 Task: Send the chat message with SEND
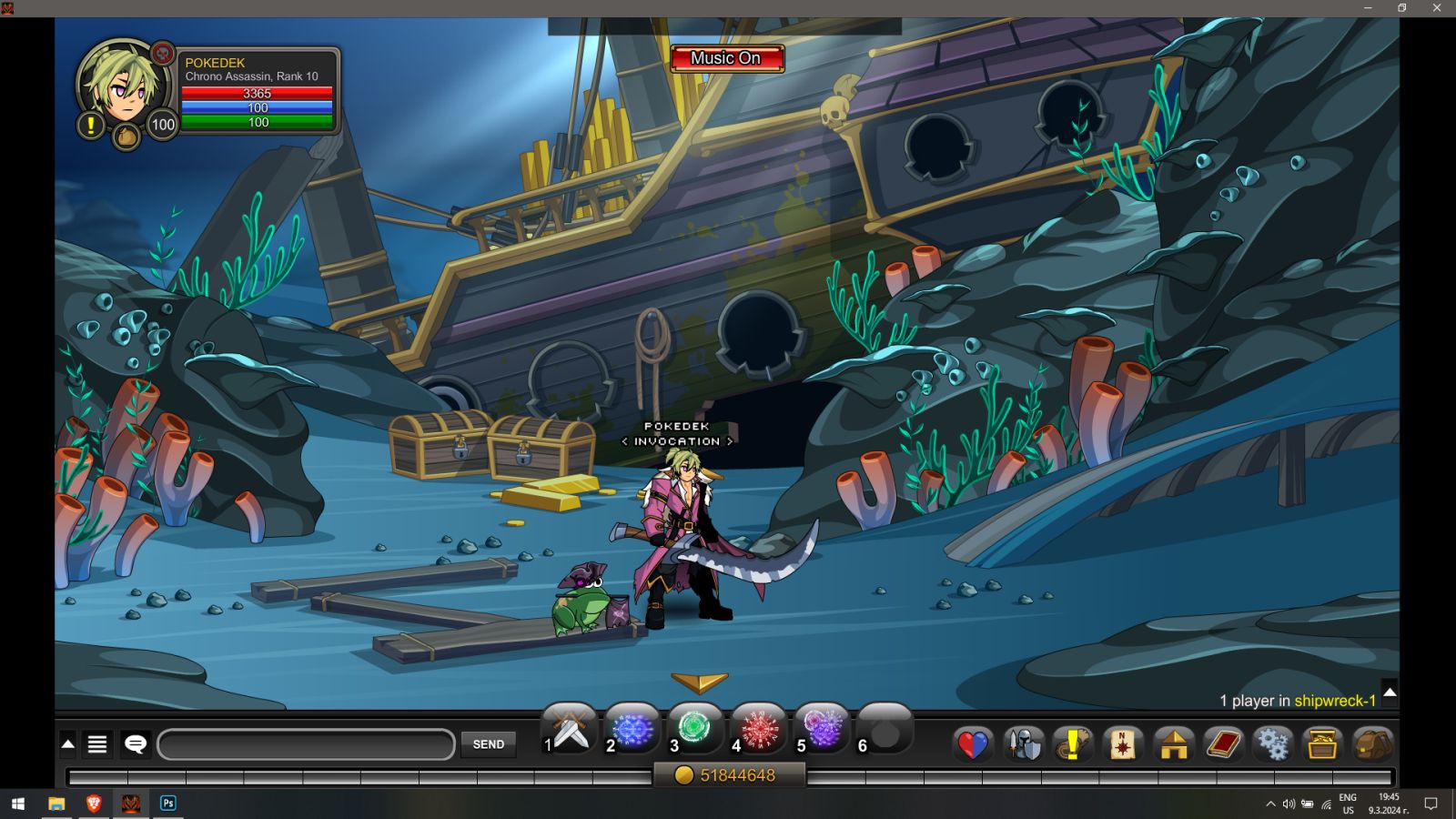[489, 744]
